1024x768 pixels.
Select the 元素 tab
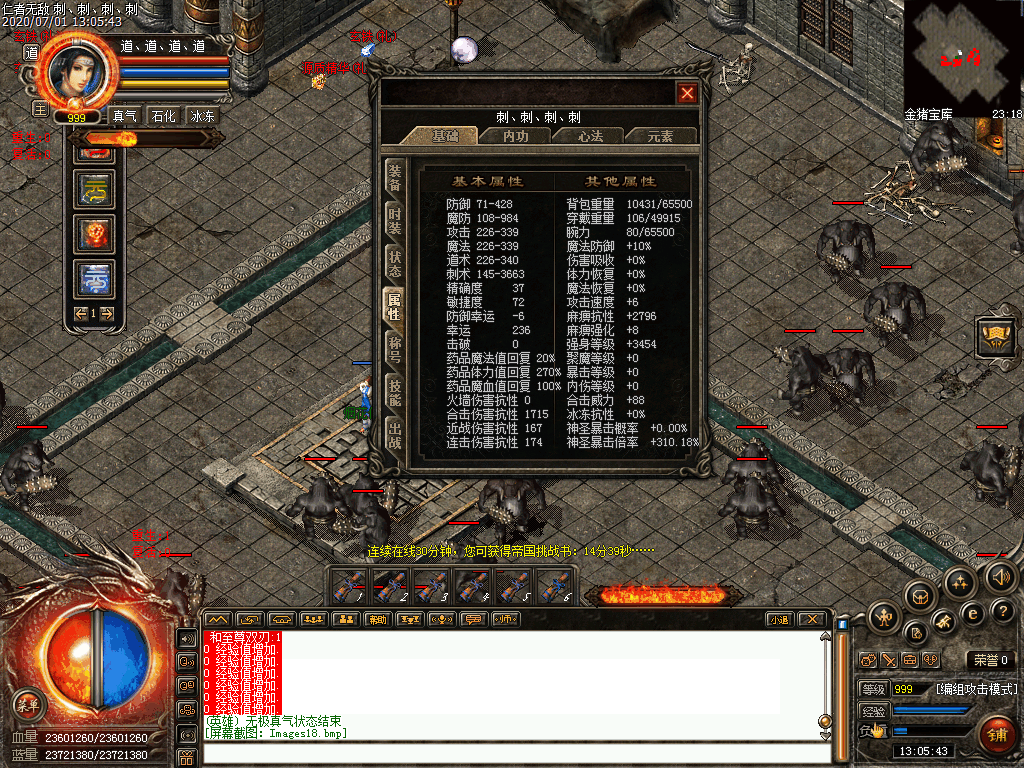coord(659,136)
